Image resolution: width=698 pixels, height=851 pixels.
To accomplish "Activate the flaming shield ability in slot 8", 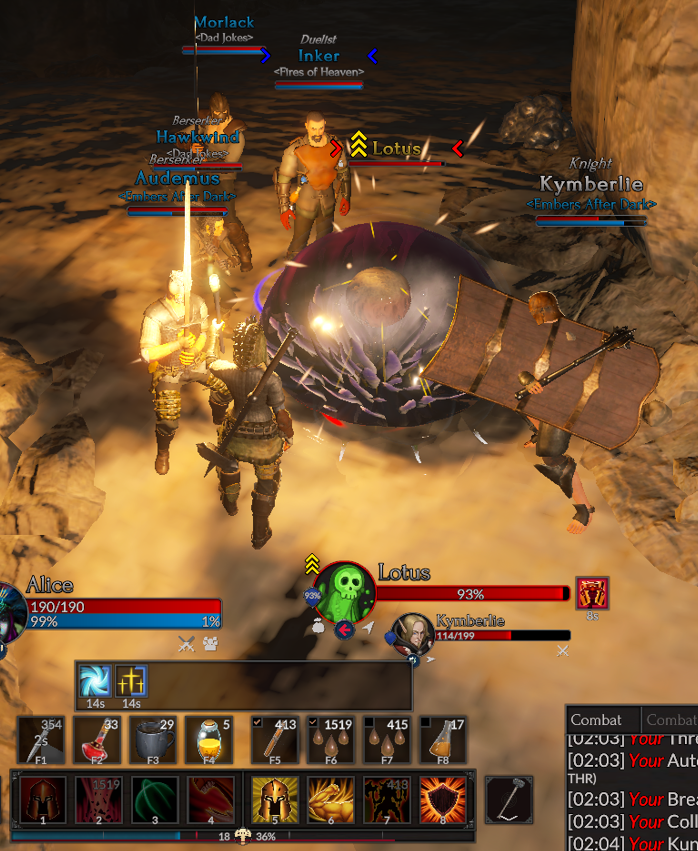I will pyautogui.click(x=443, y=799).
